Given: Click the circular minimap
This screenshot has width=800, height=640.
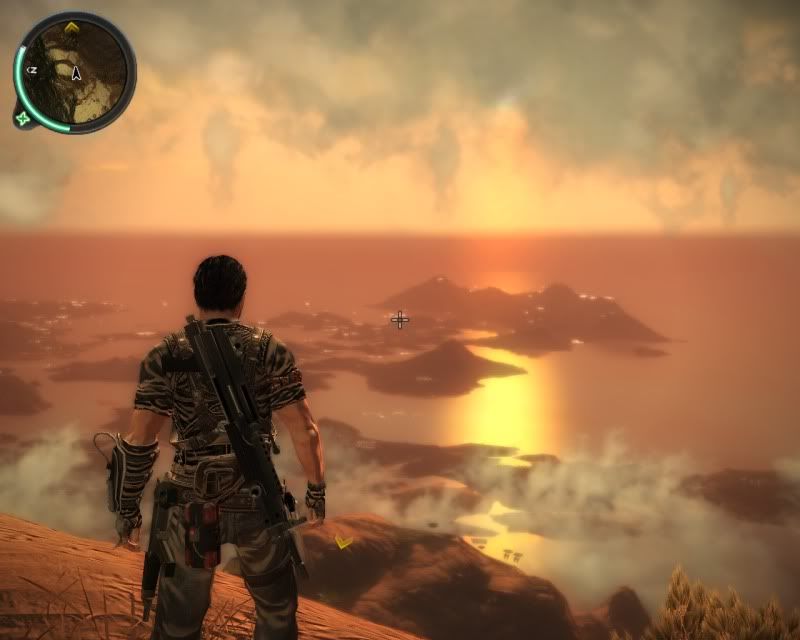Looking at the screenshot, I should pyautogui.click(x=75, y=70).
